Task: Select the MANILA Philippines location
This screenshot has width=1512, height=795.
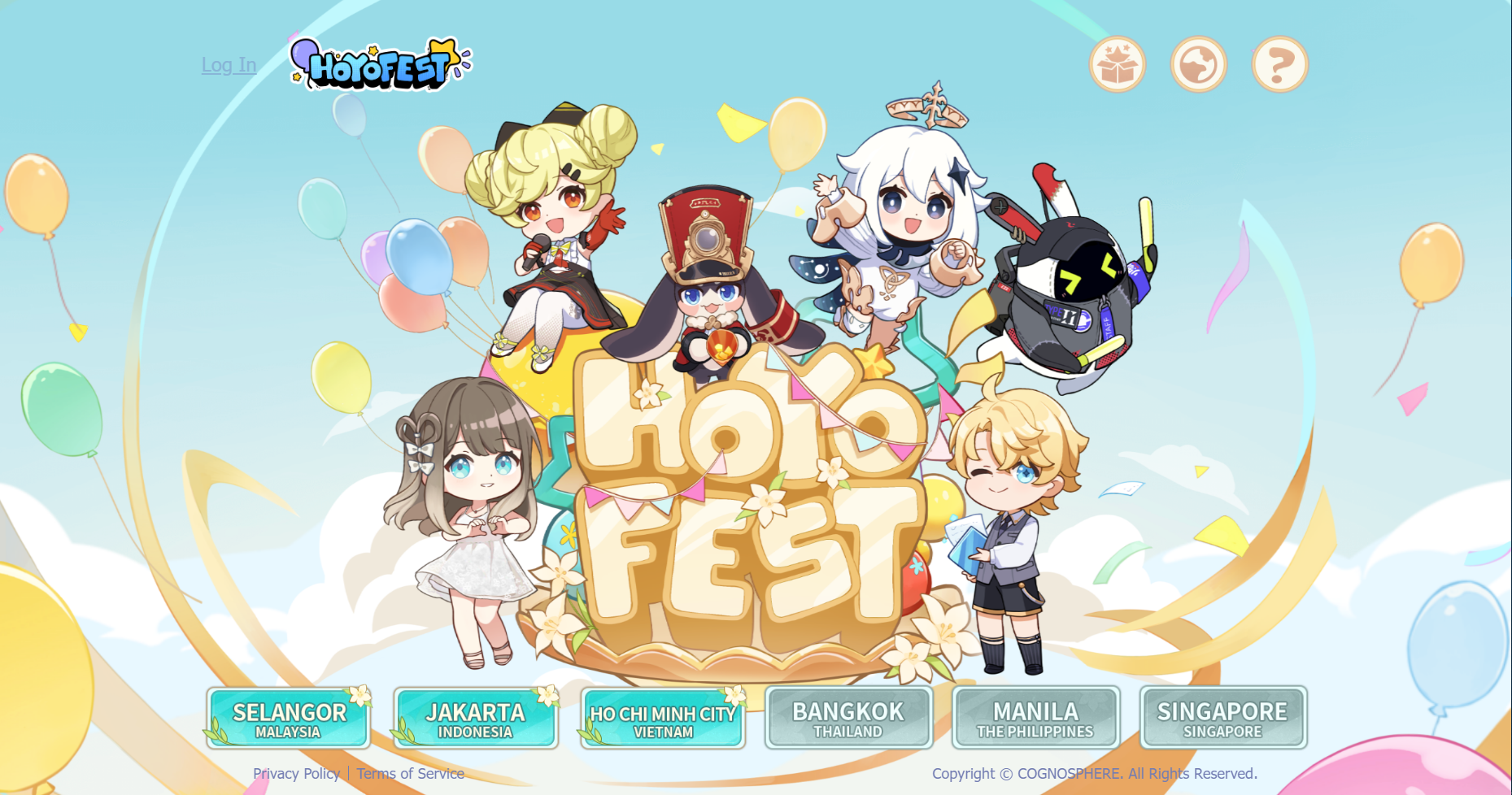Action: coord(1035,719)
